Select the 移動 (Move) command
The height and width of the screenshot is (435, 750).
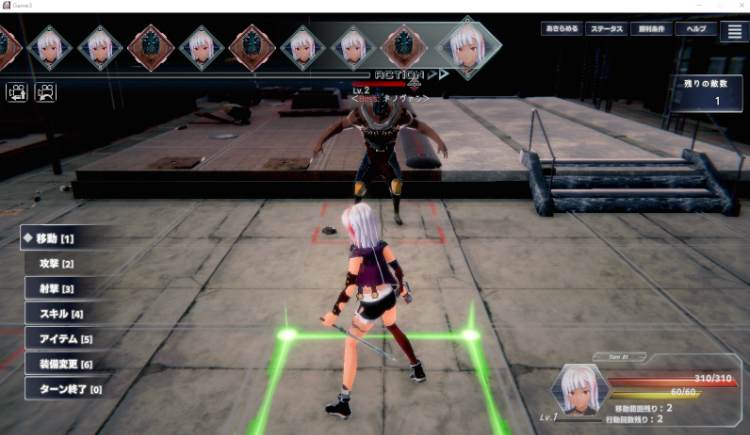62,239
